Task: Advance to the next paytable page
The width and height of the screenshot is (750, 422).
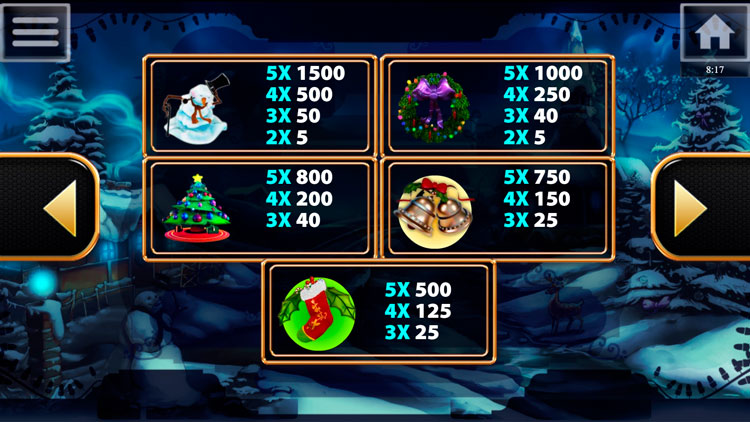Action: [x=699, y=208]
